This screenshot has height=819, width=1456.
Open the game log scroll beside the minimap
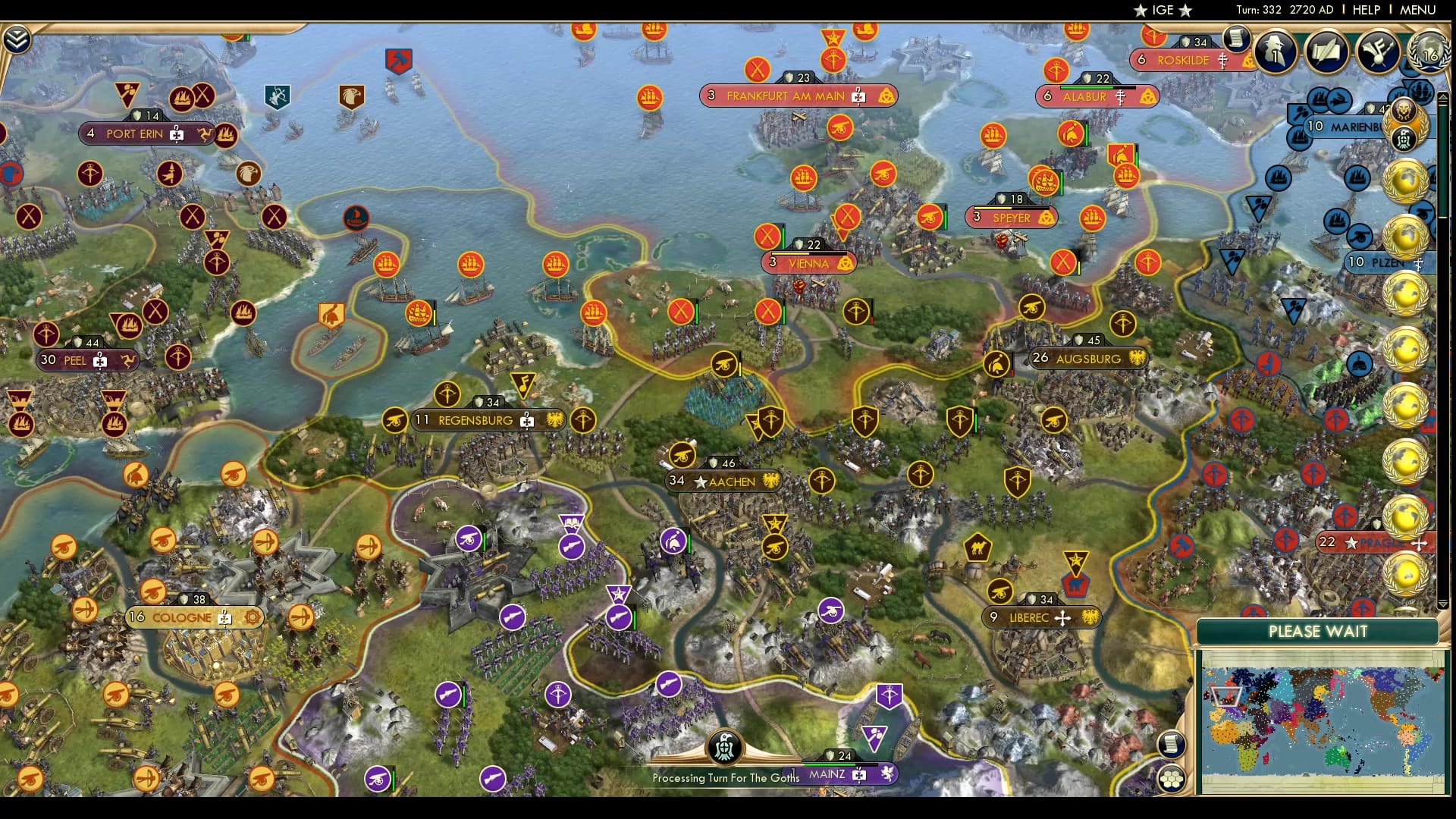(x=1171, y=744)
